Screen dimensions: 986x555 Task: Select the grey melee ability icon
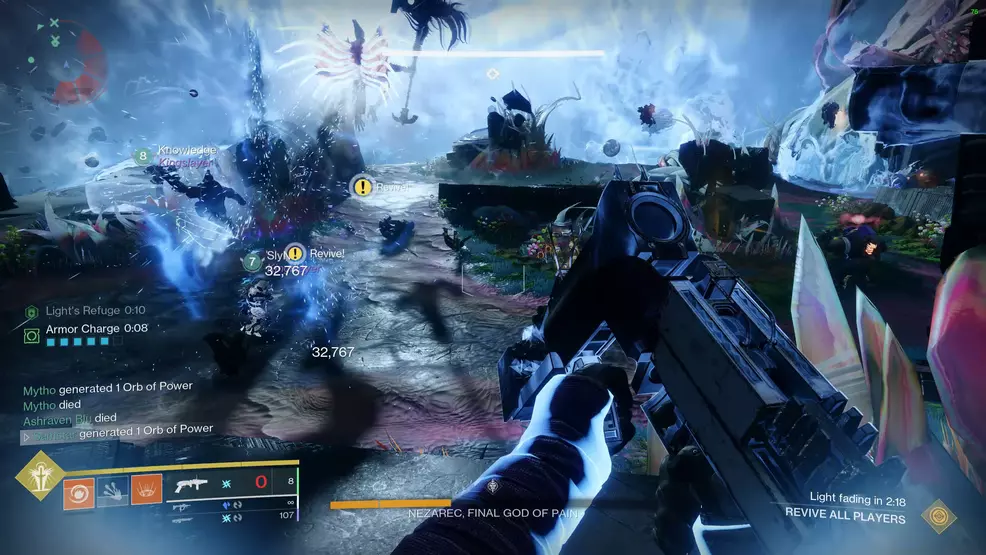point(112,491)
